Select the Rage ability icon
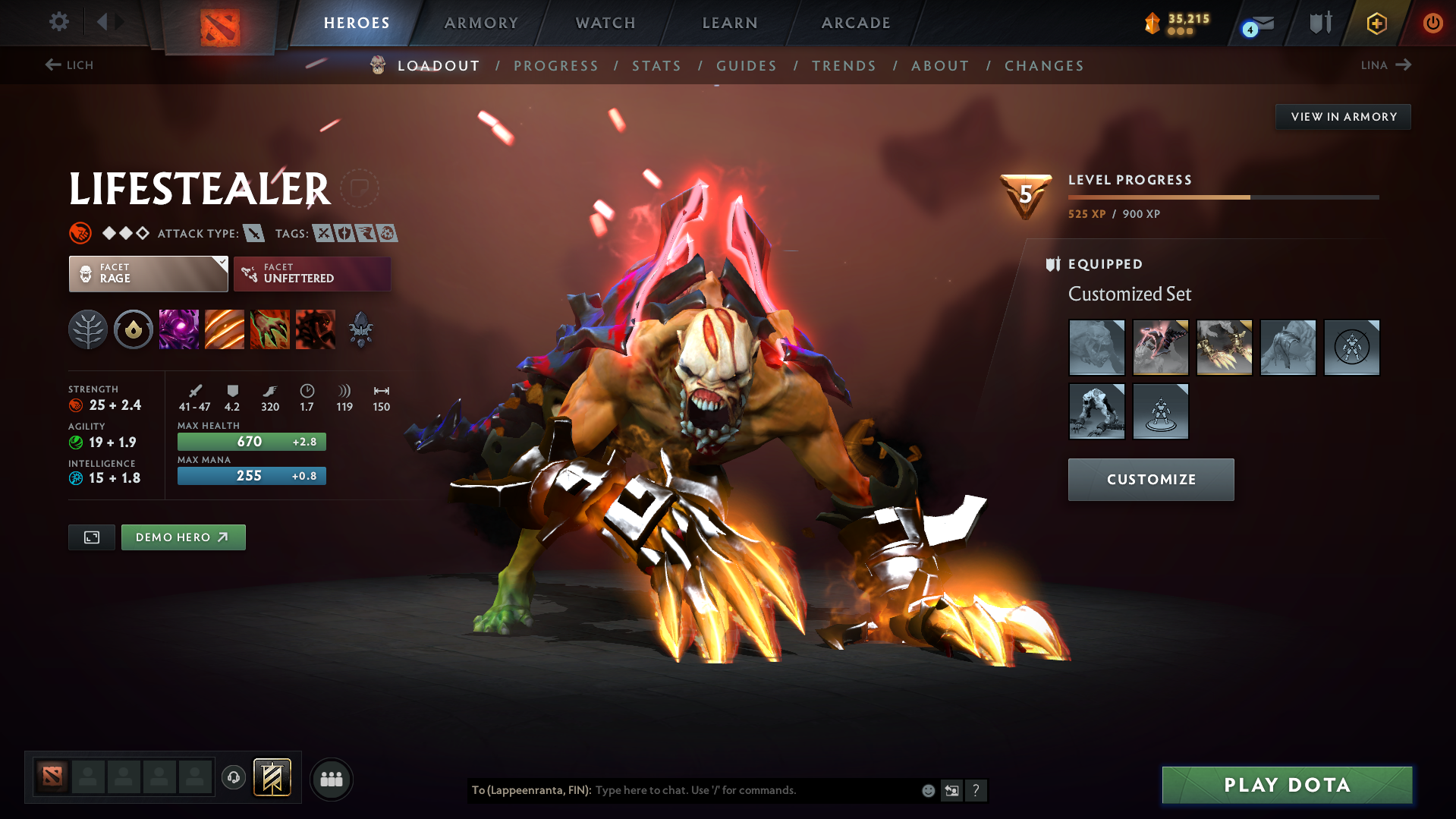This screenshot has height=819, width=1456. tap(179, 329)
